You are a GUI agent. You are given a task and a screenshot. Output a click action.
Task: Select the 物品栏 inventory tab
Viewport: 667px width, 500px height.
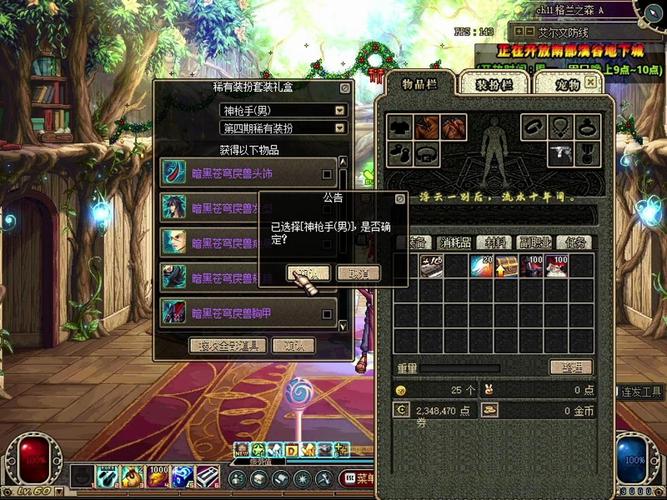pos(420,82)
